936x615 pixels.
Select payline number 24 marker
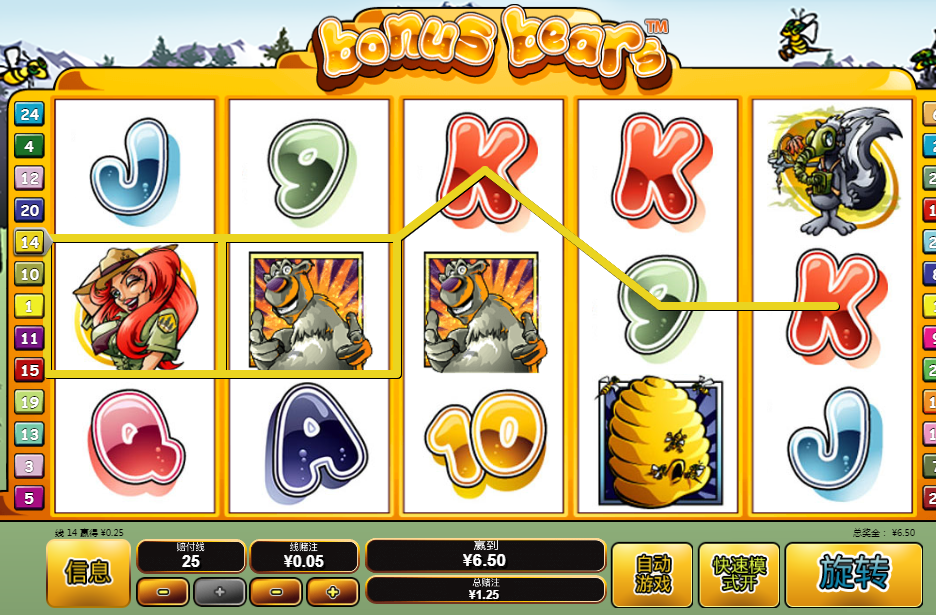(29, 114)
